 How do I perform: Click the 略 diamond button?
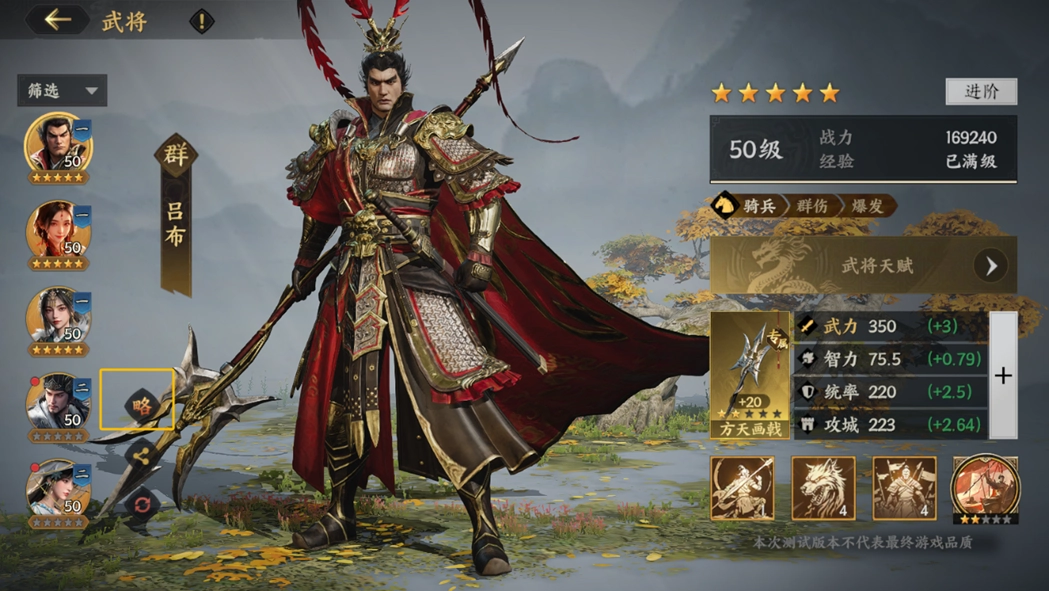[x=141, y=405]
